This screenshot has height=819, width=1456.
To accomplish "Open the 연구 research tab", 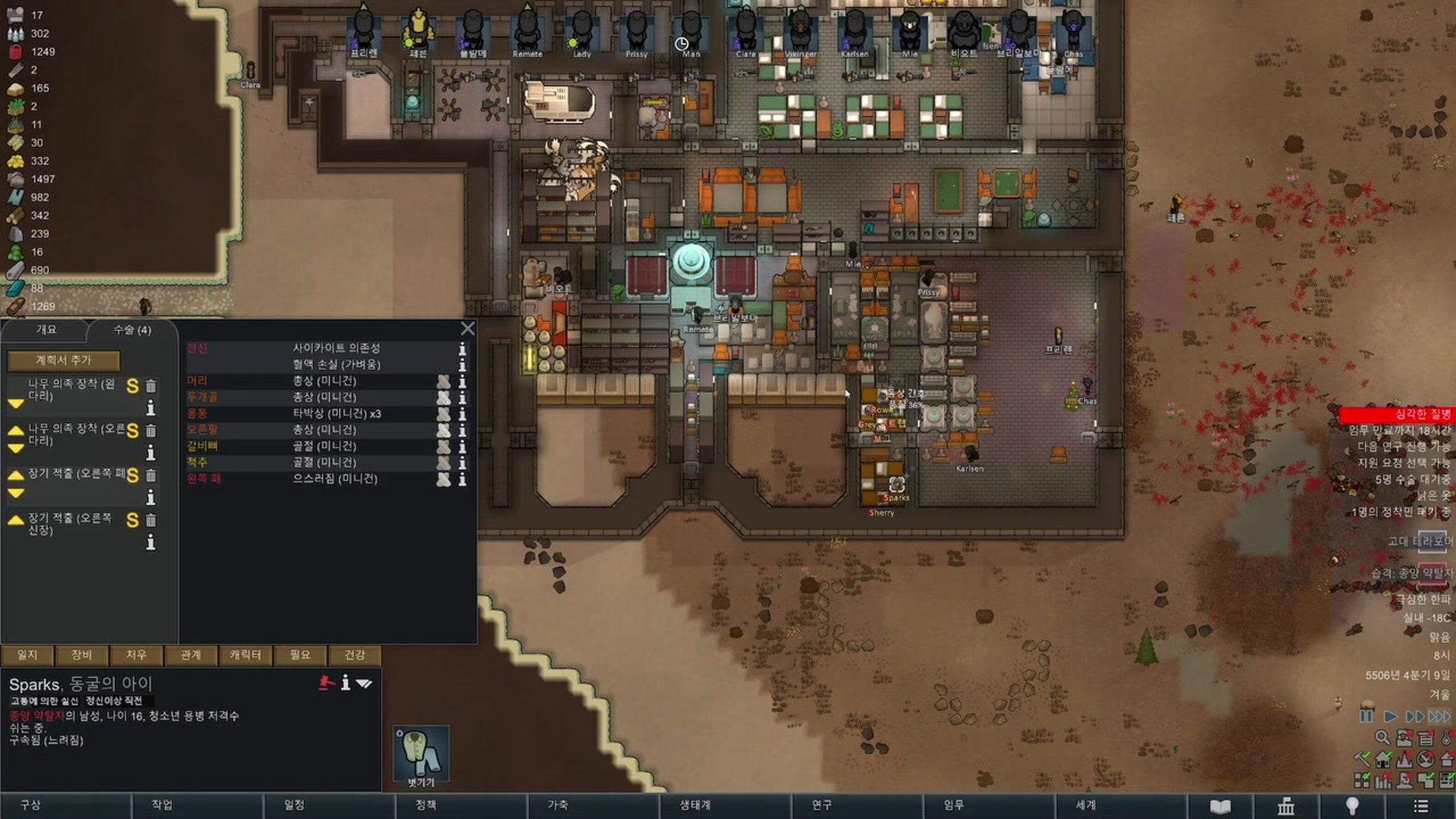I will point(822,805).
